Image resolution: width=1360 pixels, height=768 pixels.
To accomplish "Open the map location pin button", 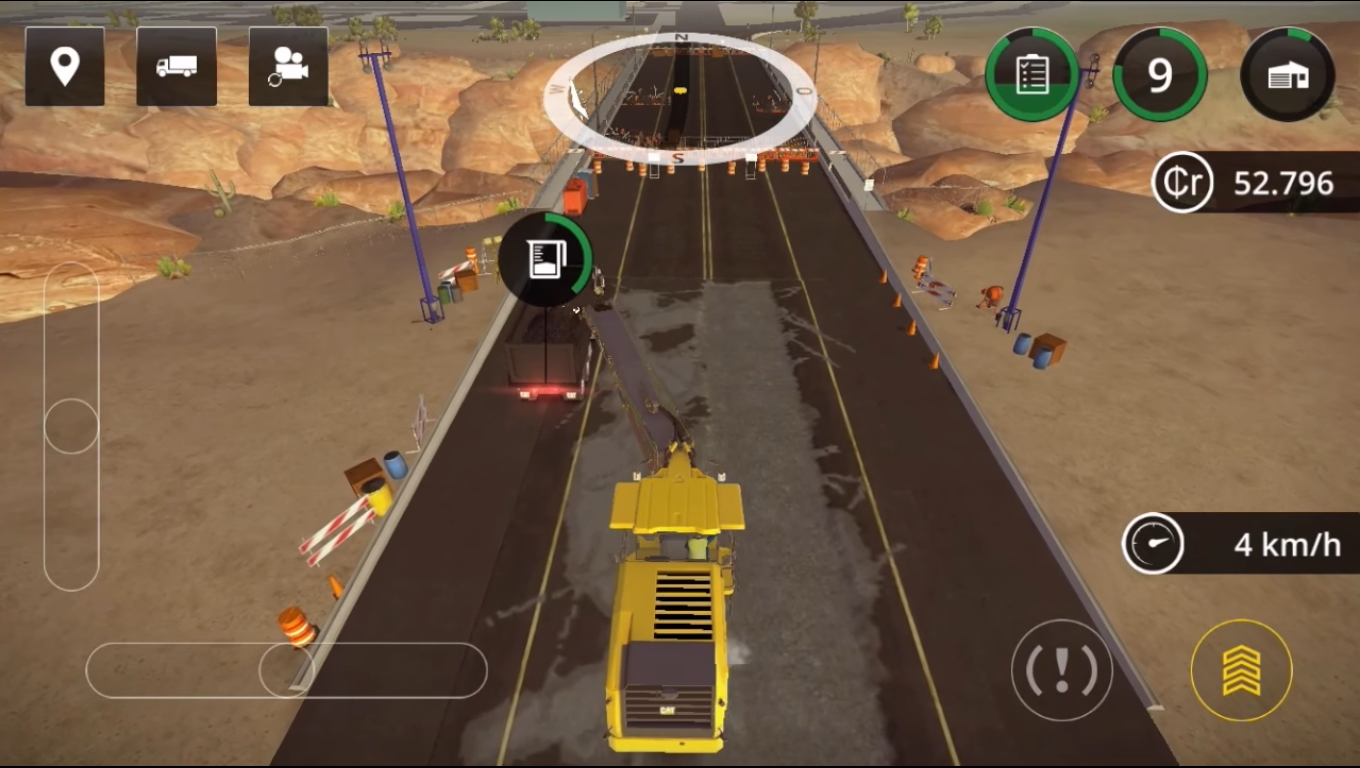I will [x=65, y=66].
